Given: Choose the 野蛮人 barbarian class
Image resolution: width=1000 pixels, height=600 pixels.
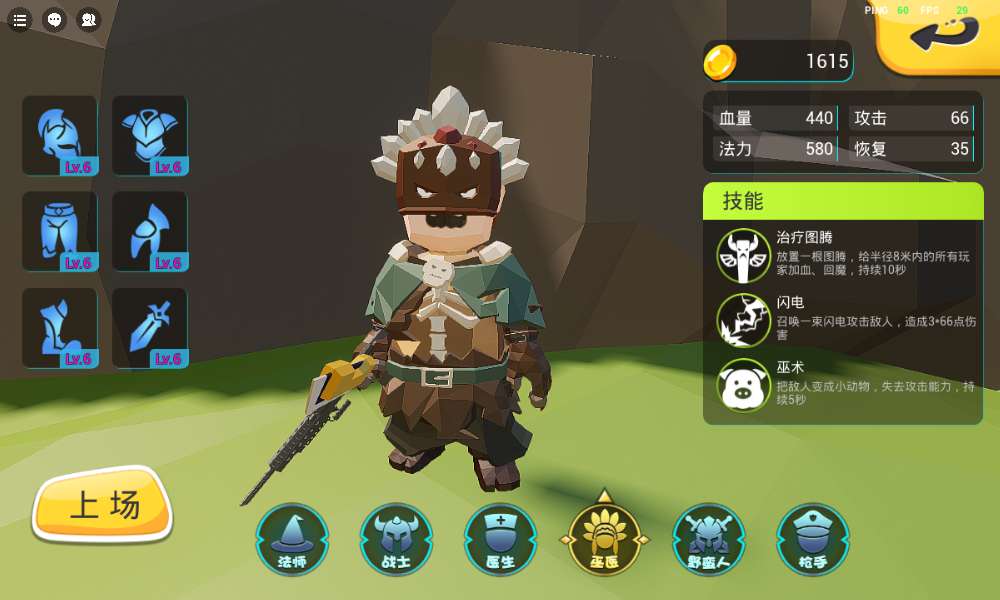Looking at the screenshot, I should pyautogui.click(x=708, y=540).
